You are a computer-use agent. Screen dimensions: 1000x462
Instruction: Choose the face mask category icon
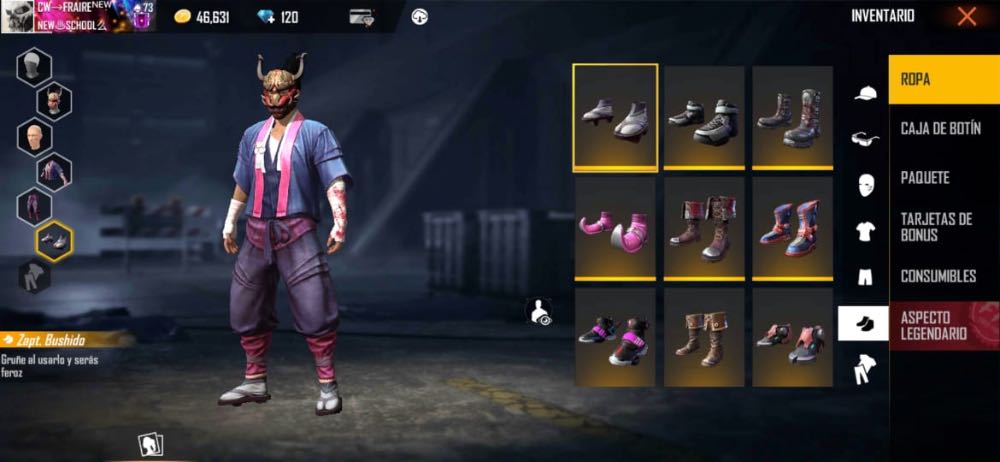(x=865, y=185)
